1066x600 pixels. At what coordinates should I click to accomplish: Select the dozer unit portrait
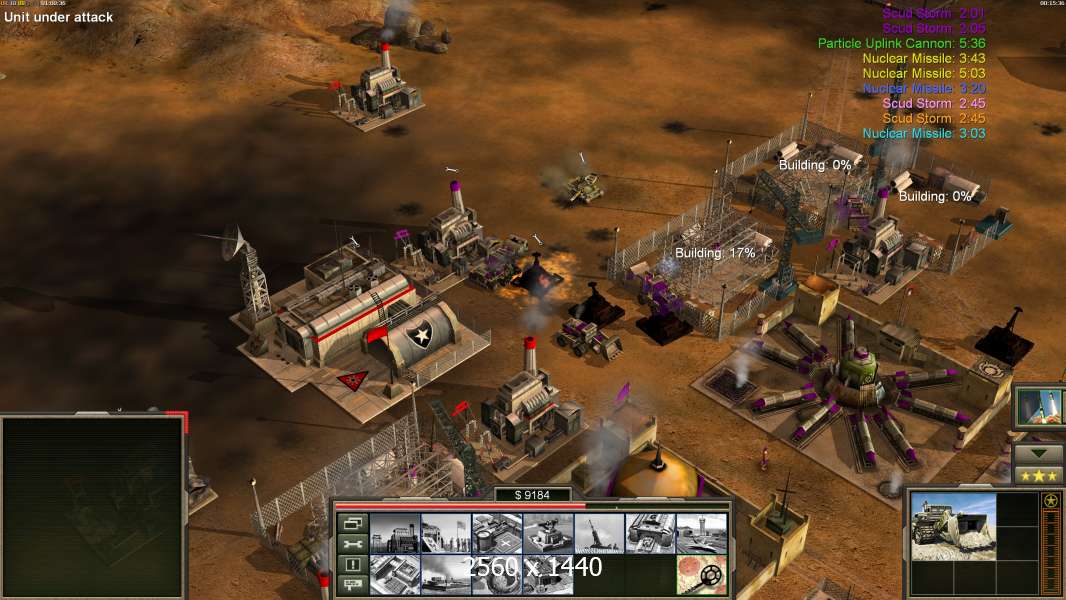(x=953, y=527)
